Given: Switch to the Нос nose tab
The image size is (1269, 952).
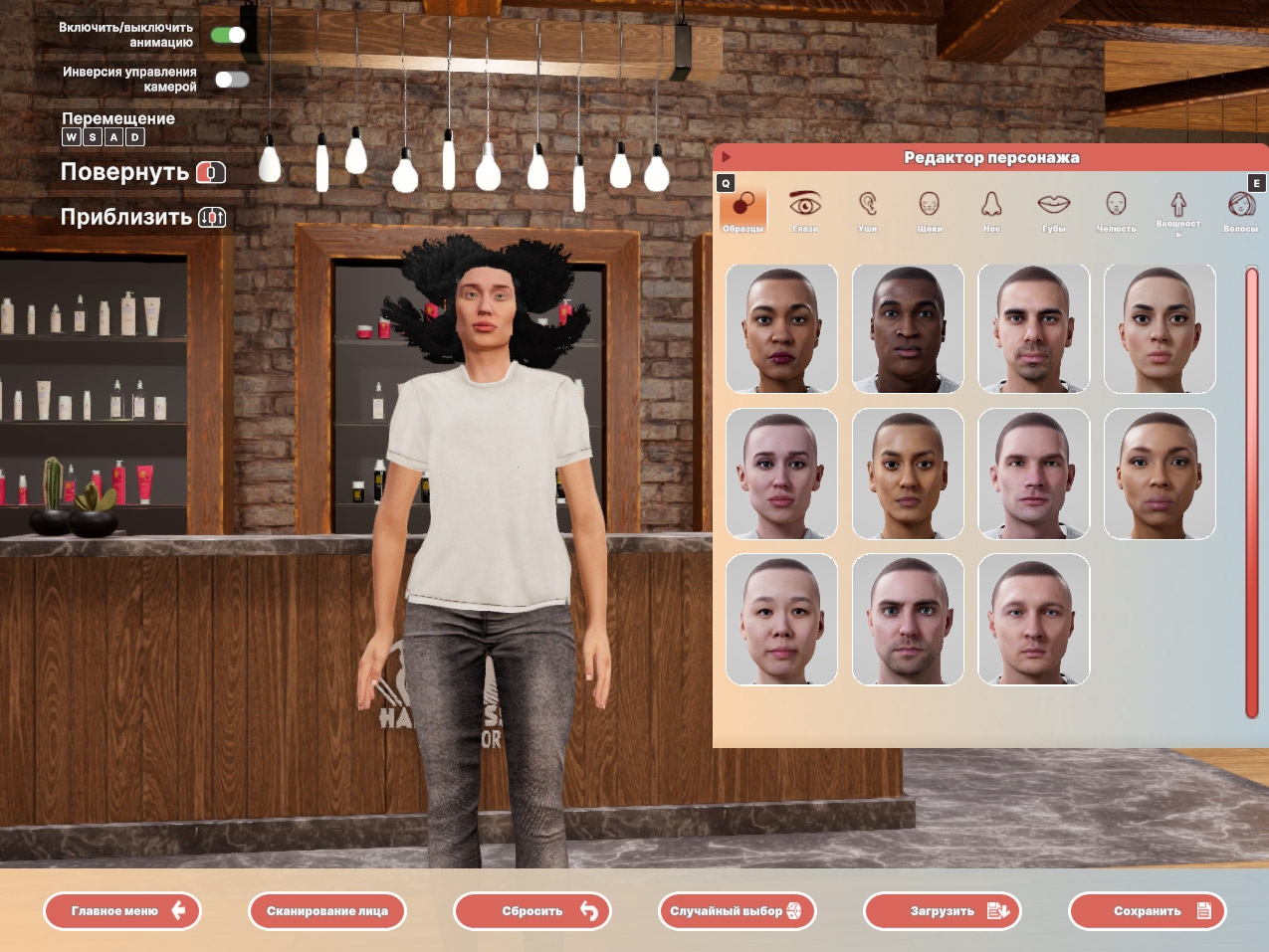Looking at the screenshot, I should tap(991, 211).
